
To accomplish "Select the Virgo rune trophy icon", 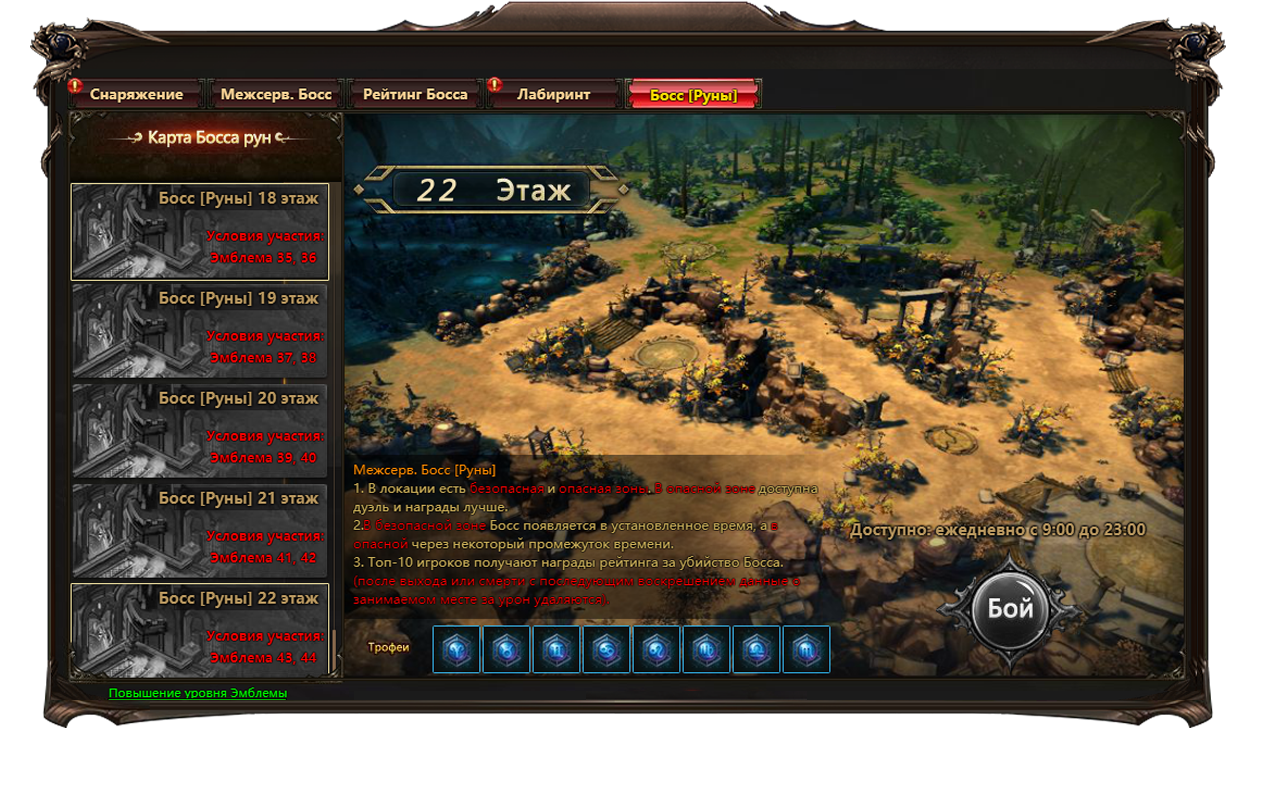I will [707, 649].
